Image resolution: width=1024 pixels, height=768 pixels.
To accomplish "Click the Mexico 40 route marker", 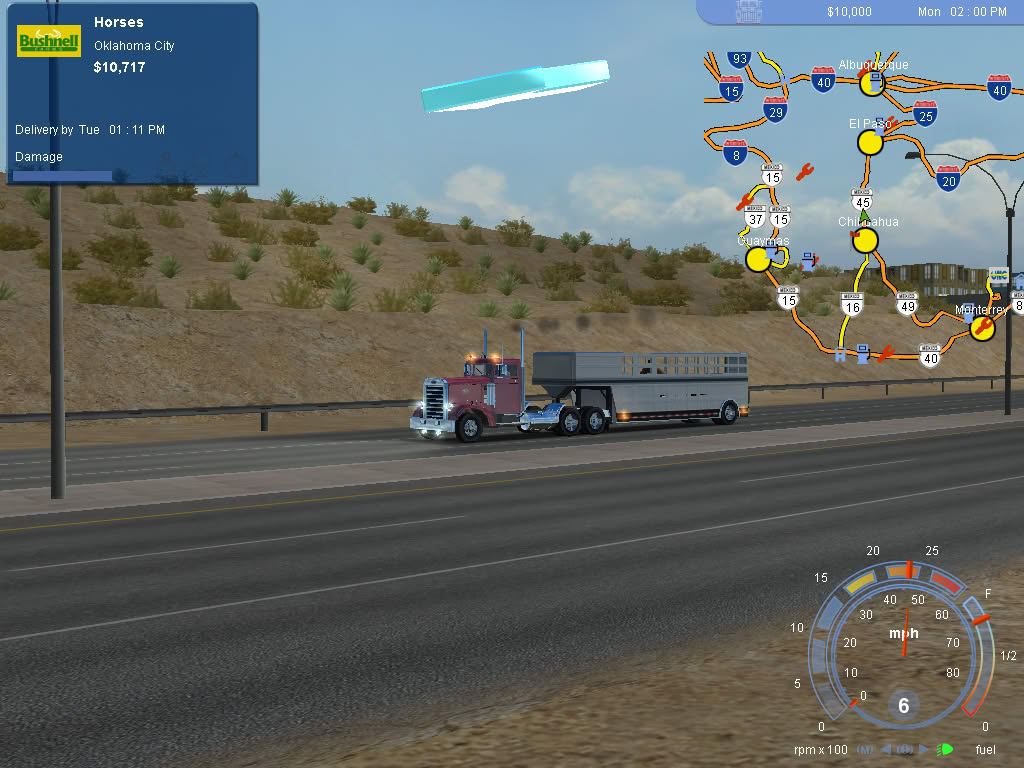I will click(x=930, y=355).
